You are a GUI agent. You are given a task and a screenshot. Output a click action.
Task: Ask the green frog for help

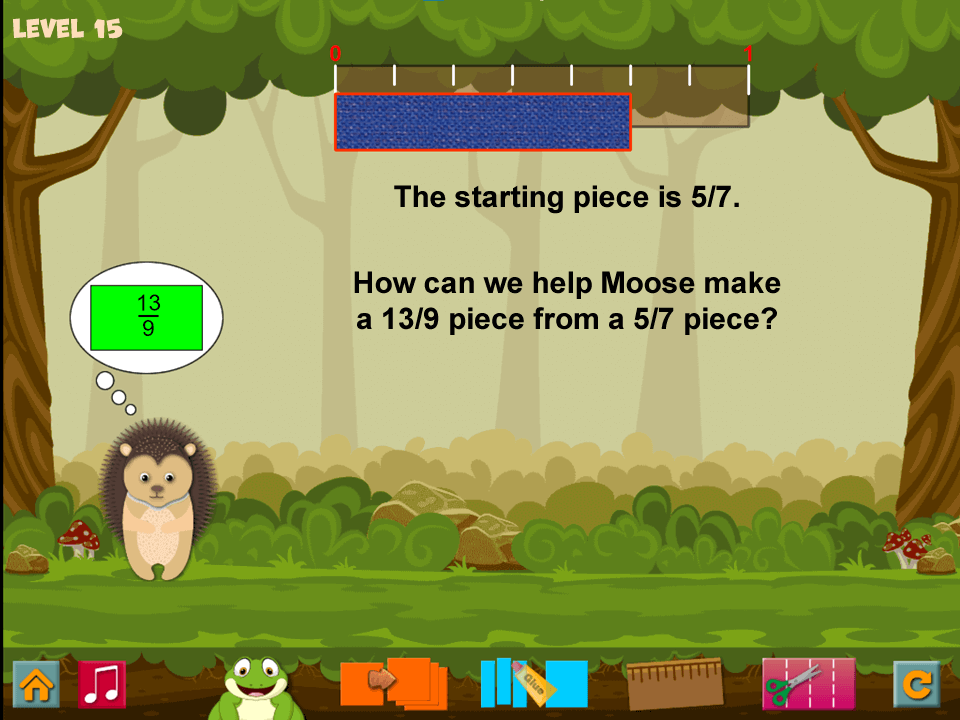tap(256, 685)
